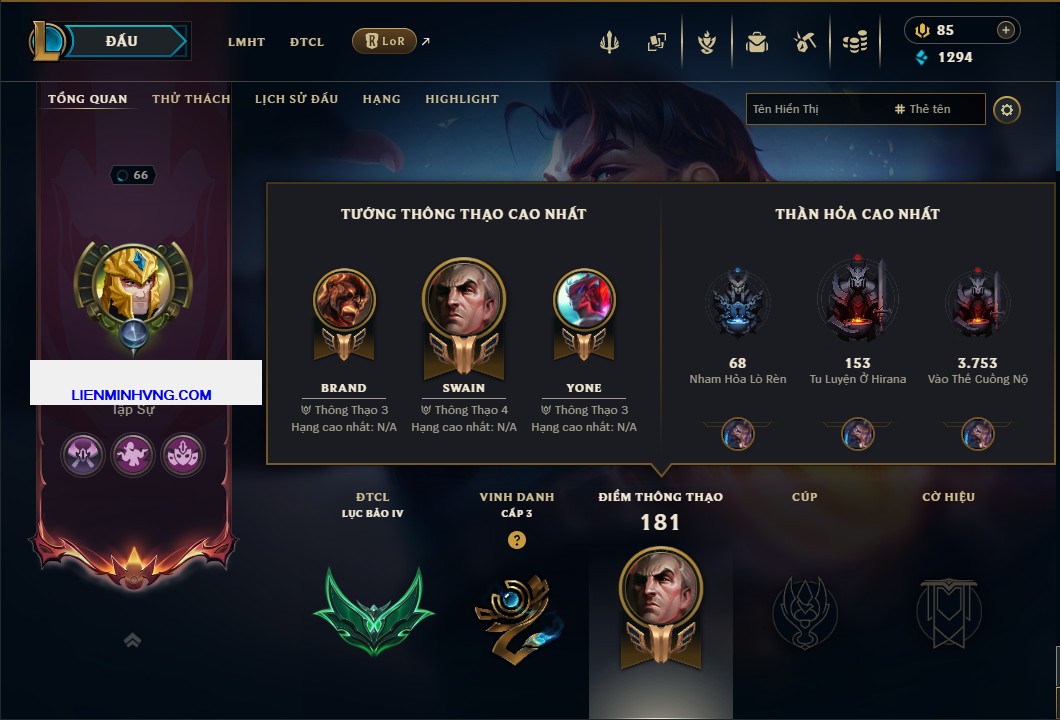This screenshot has width=1060, height=720.
Task: Open the CỜ HIỆU banner section
Action: click(x=948, y=610)
